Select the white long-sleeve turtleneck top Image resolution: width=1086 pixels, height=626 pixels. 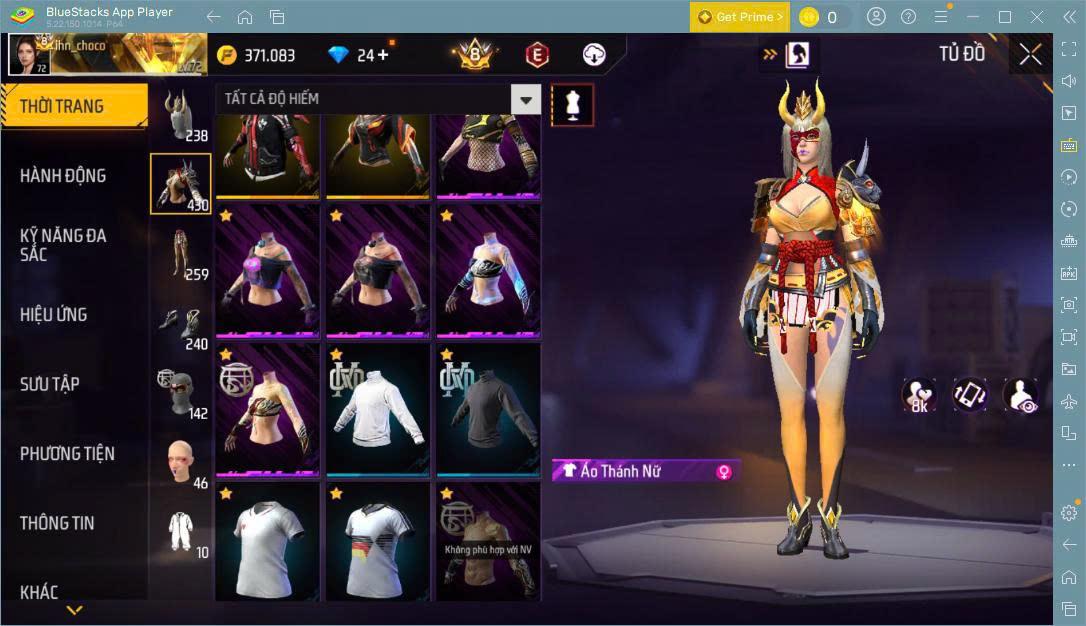pyautogui.click(x=378, y=408)
